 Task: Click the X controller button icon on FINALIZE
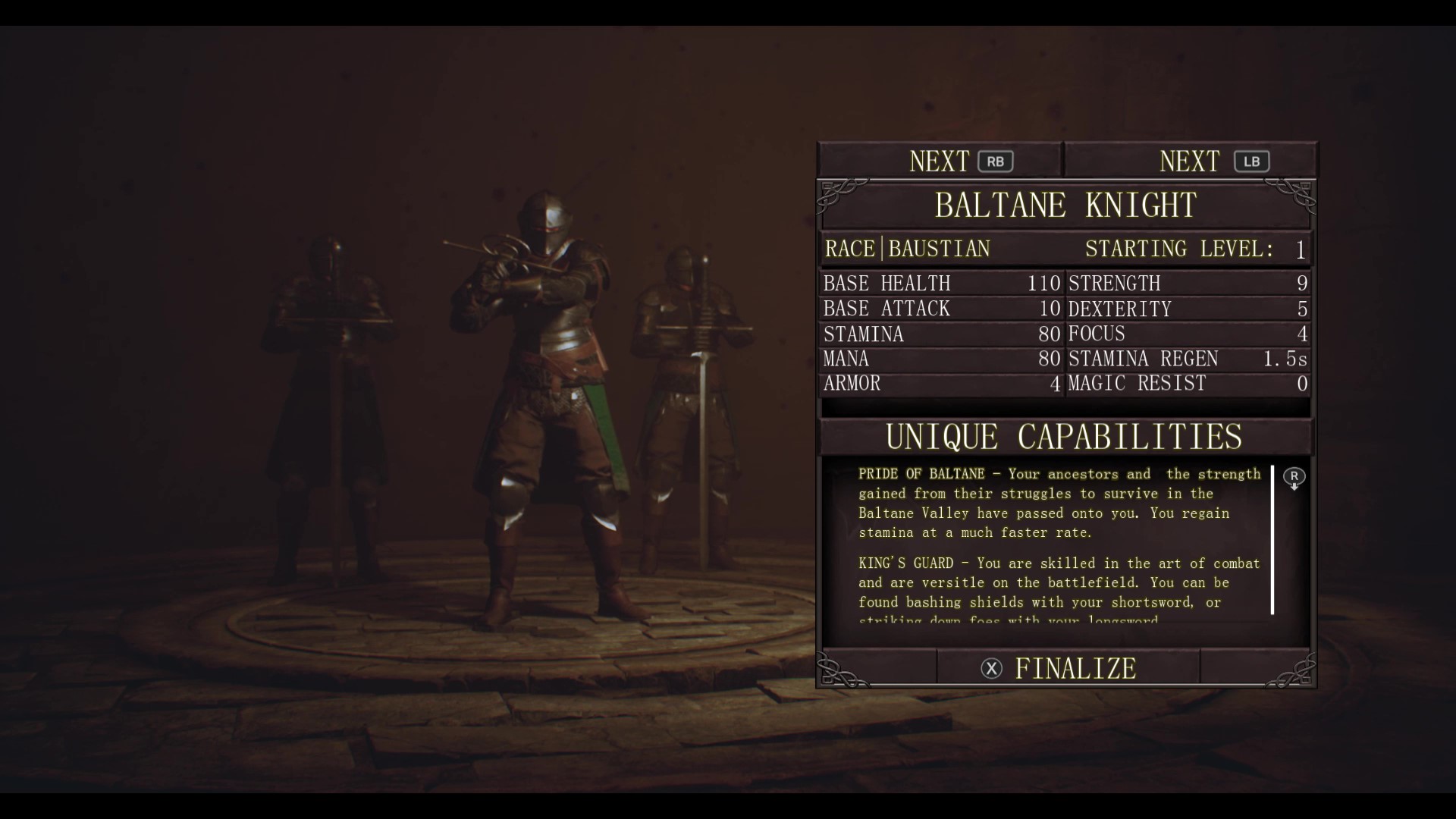993,668
